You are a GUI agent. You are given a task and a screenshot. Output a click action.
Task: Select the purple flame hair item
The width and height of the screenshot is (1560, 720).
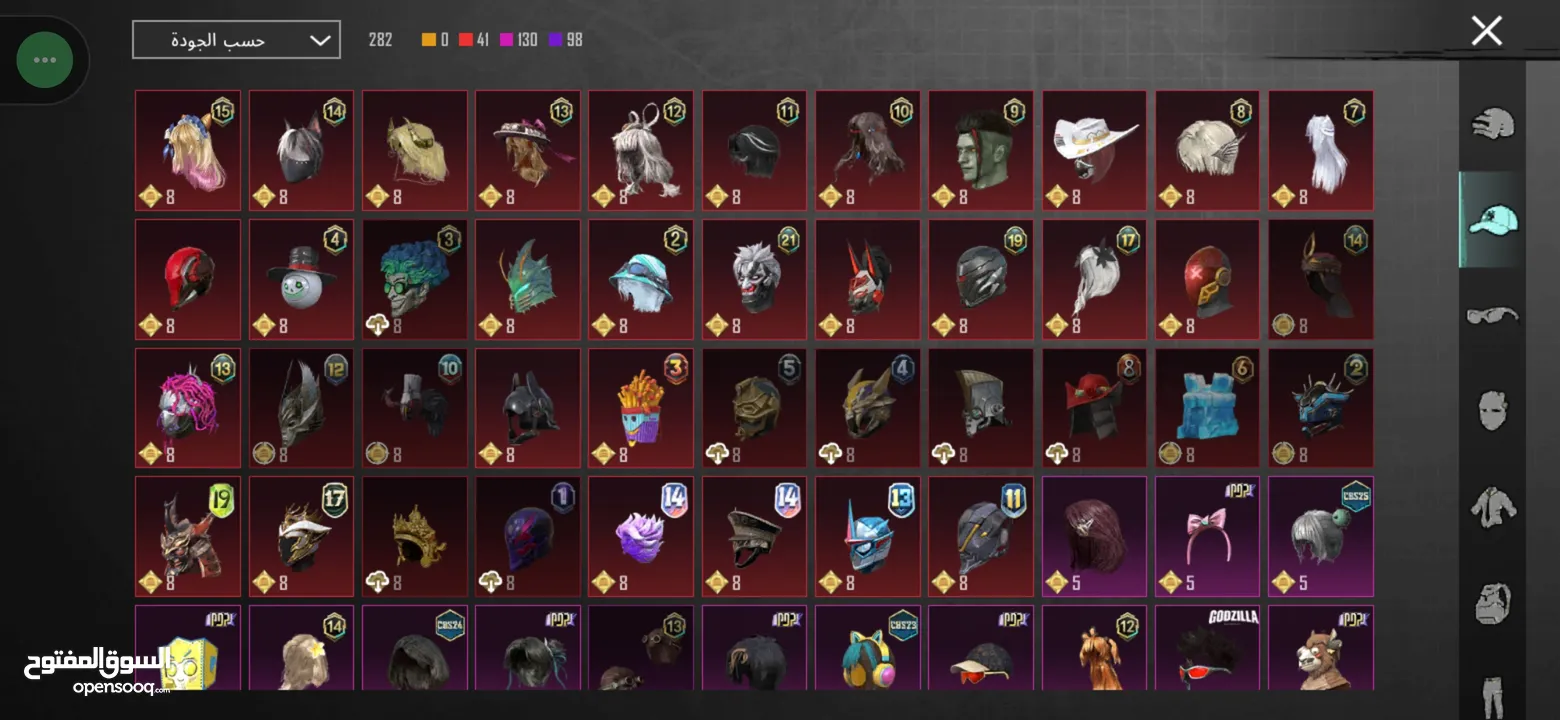(x=641, y=537)
